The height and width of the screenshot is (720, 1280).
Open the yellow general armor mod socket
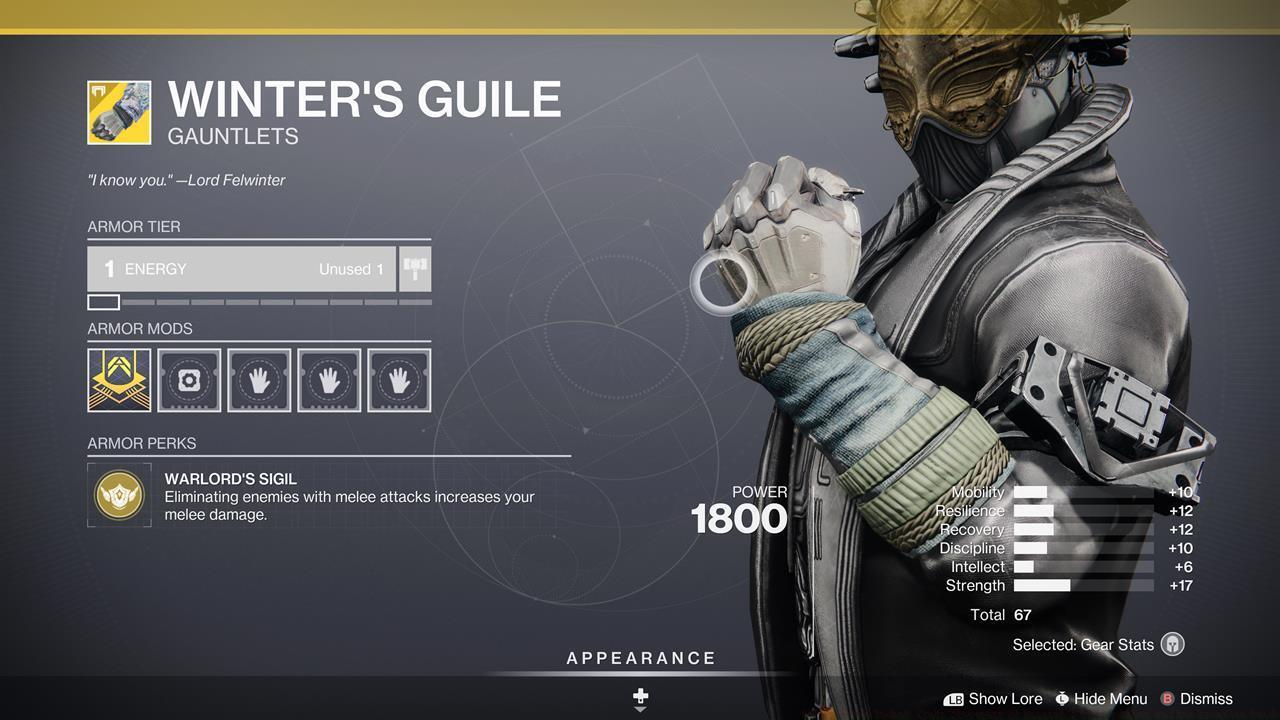pos(119,380)
